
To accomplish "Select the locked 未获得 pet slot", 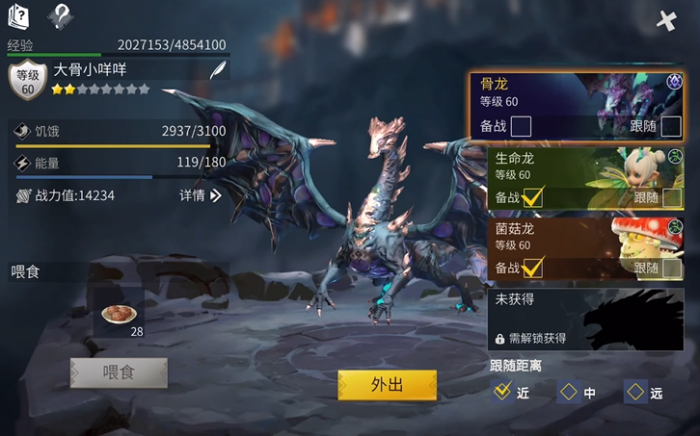I will (587, 318).
